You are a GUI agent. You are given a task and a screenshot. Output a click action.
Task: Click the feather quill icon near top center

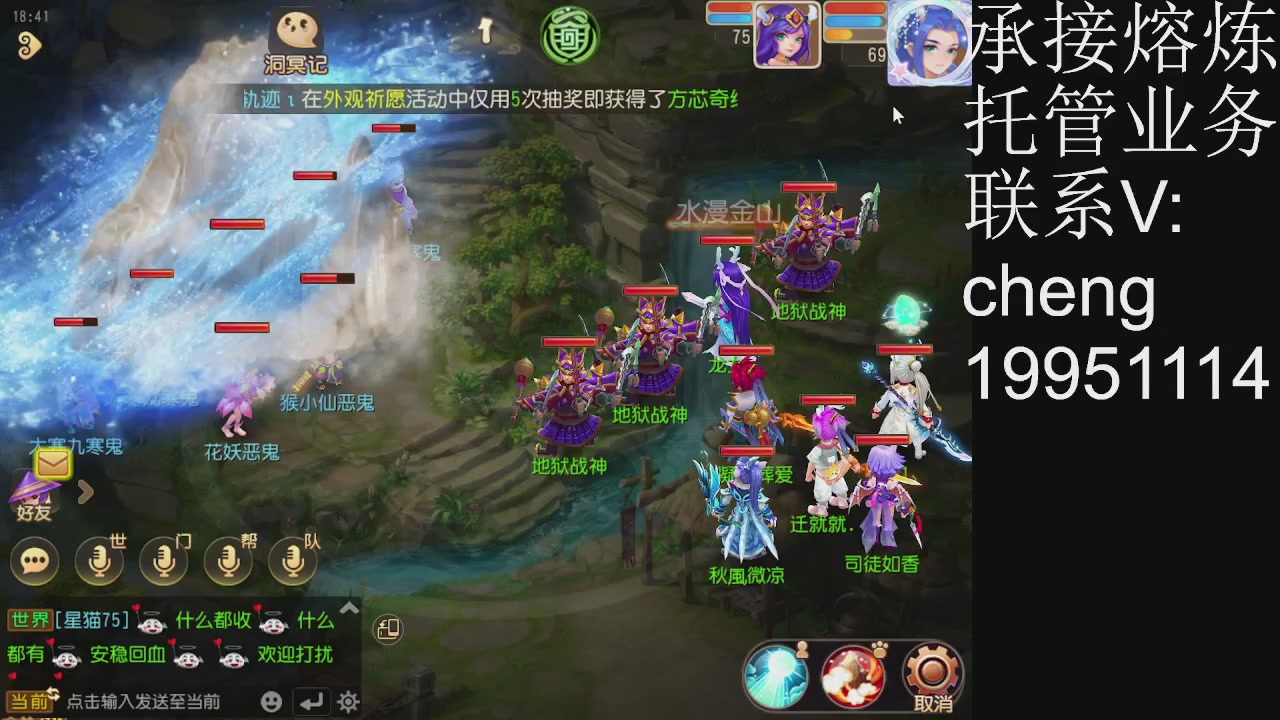[x=485, y=30]
